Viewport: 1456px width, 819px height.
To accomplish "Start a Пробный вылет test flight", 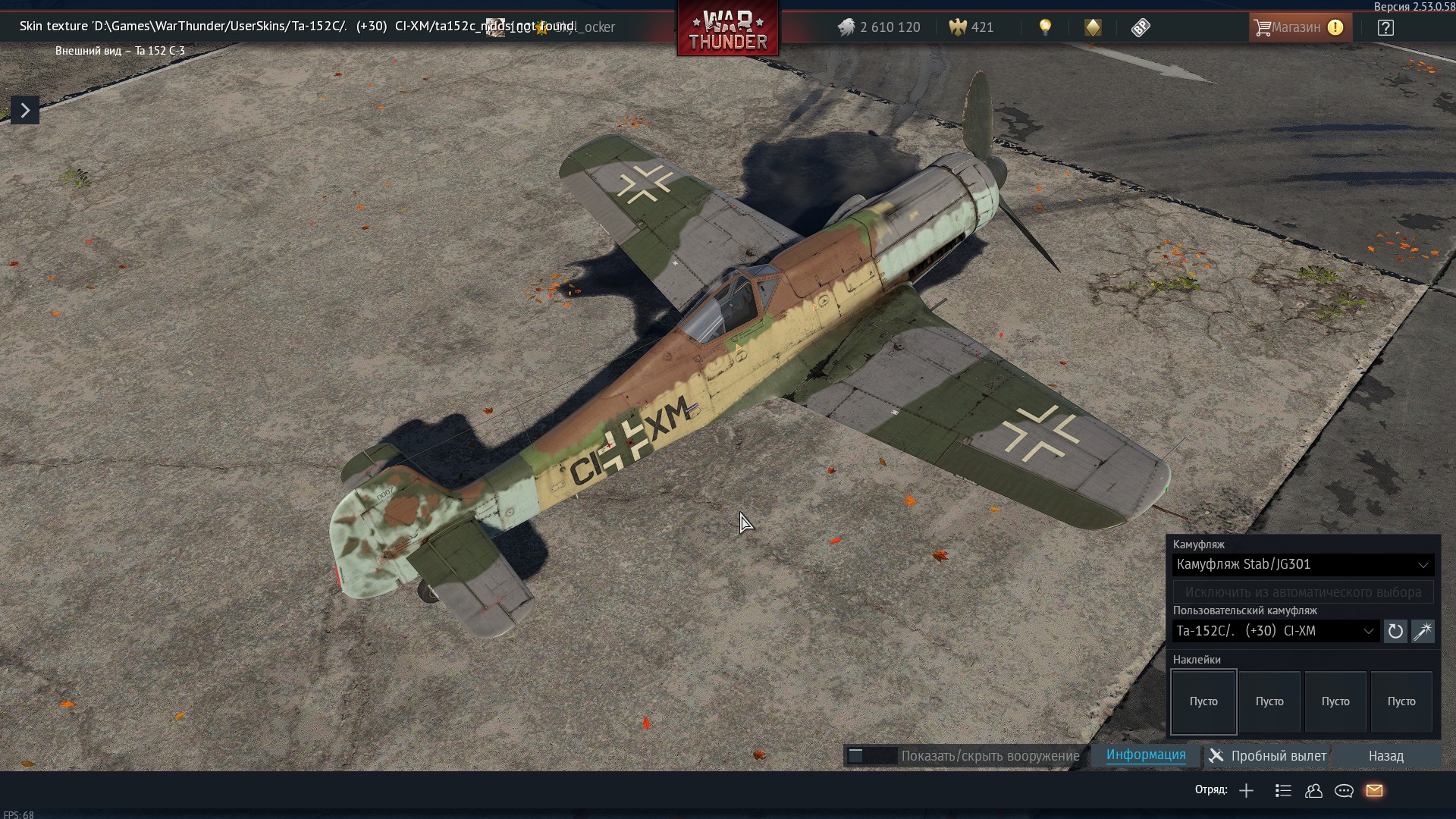I will click(1268, 756).
